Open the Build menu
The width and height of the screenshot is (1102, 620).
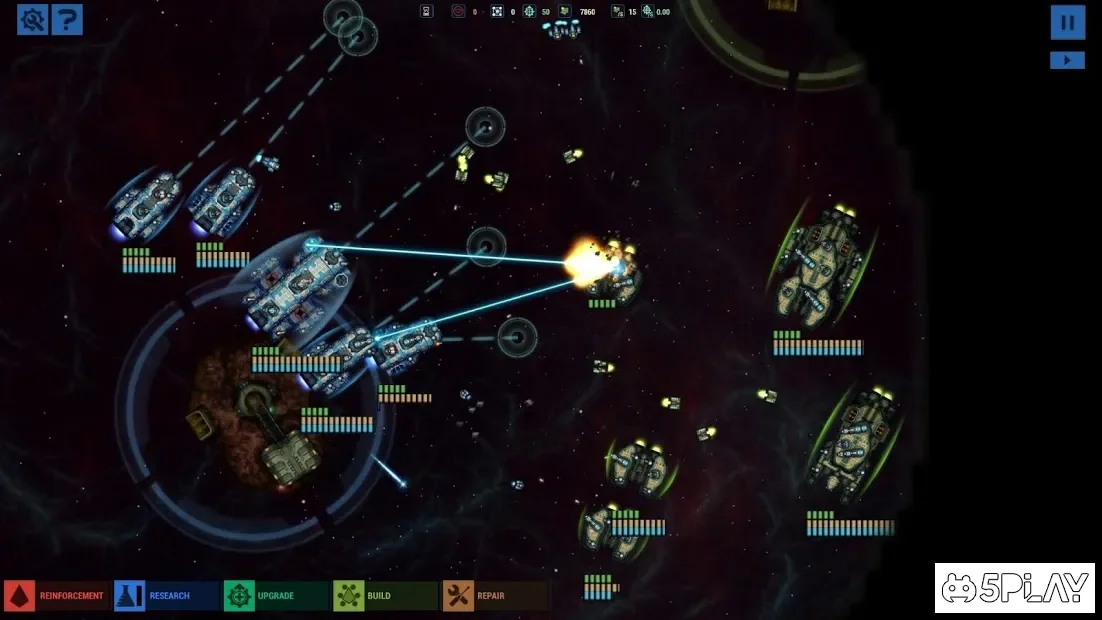pyautogui.click(x=384, y=596)
